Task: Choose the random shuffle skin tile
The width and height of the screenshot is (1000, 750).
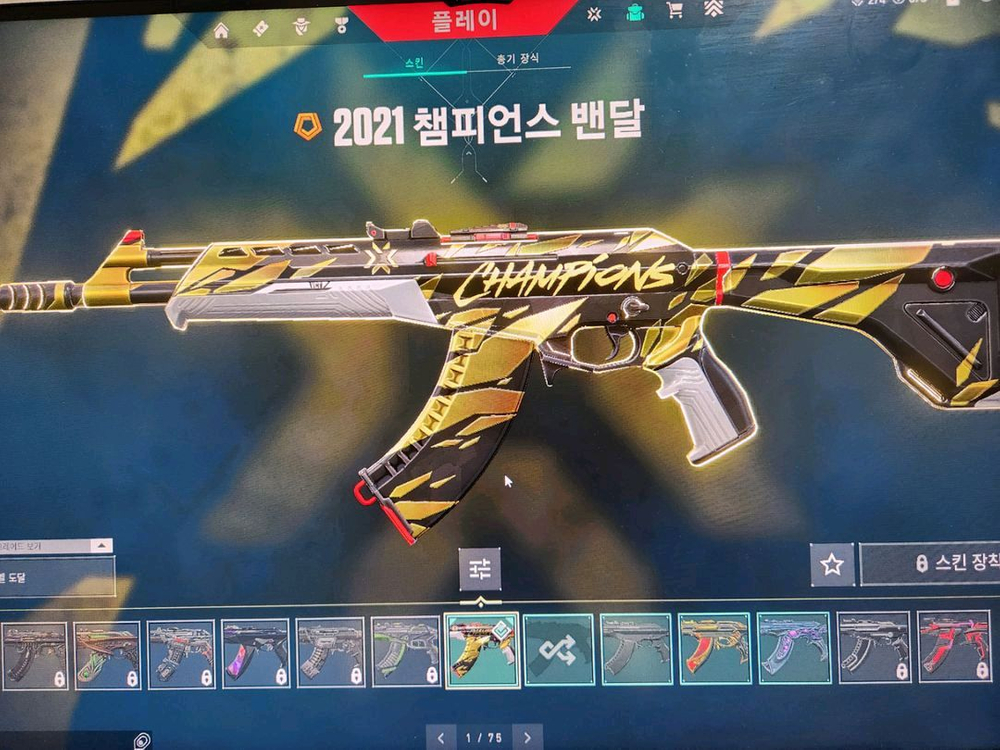Action: coord(558,650)
